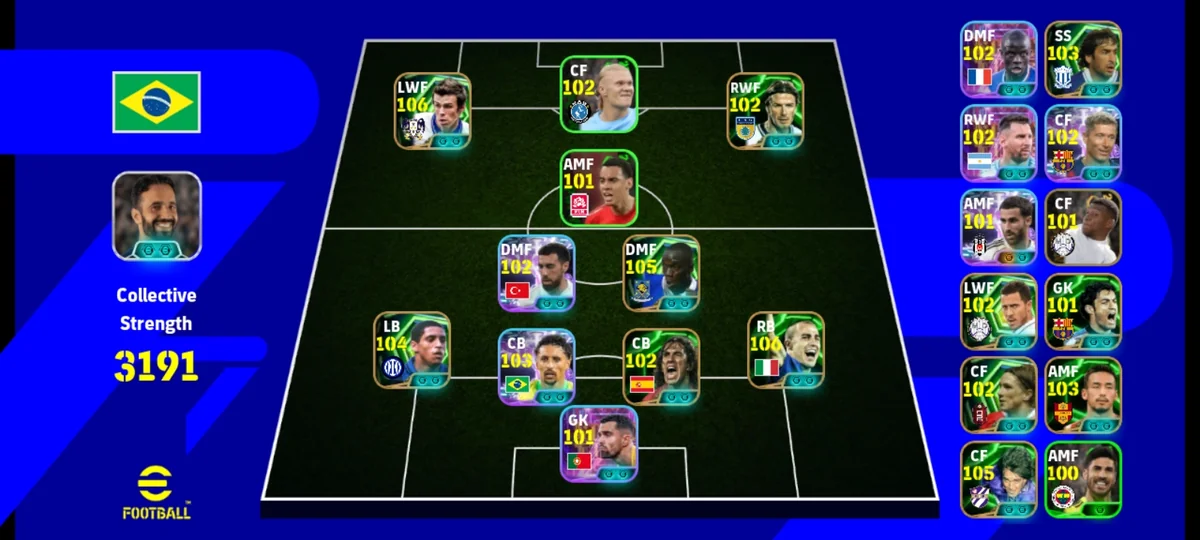1200x540 pixels.
Task: Pick the SS 103 substitute card
Action: point(1083,60)
